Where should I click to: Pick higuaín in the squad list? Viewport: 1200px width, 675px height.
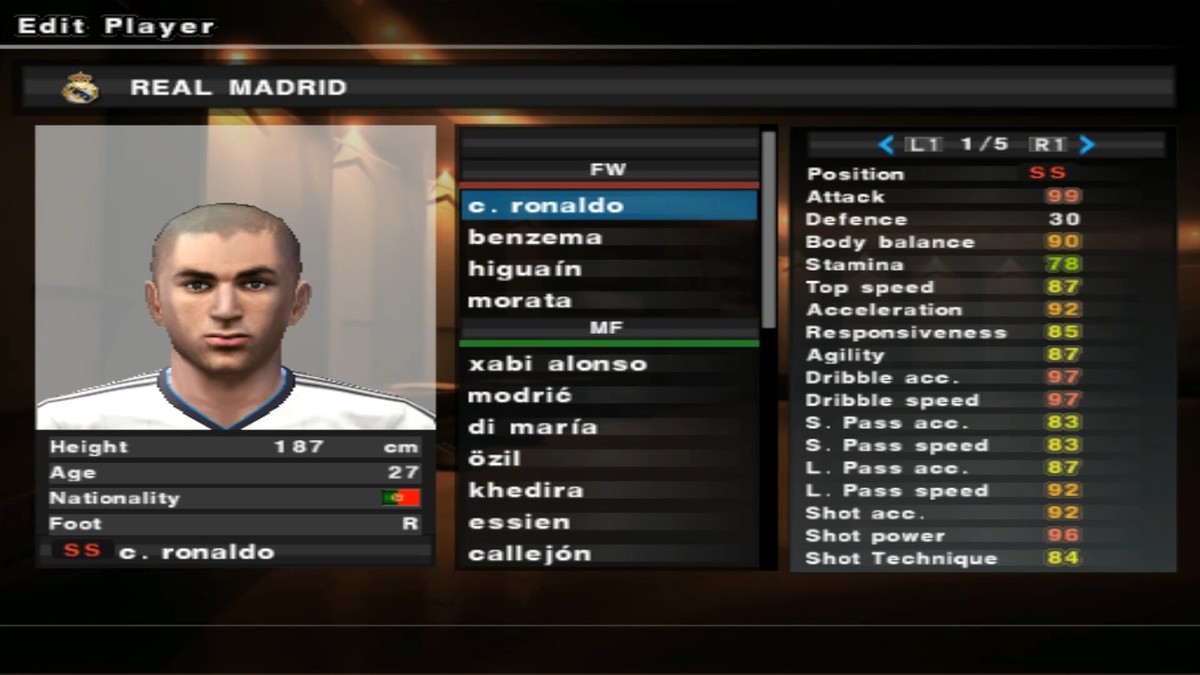click(608, 270)
